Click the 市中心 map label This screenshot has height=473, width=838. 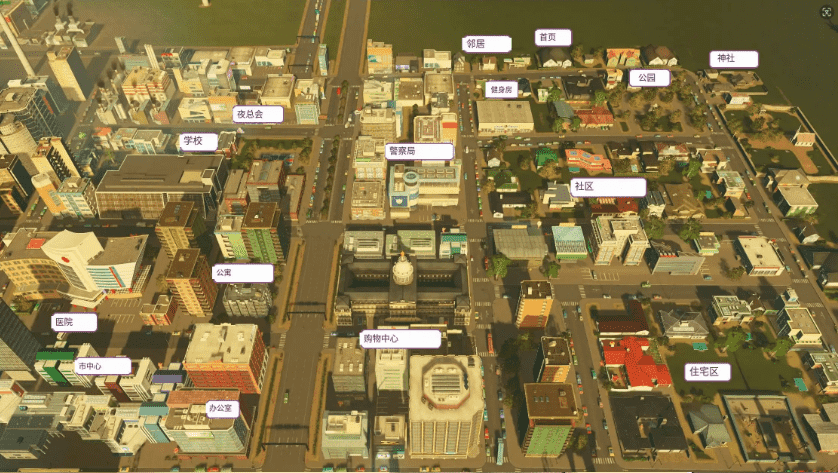point(102,366)
